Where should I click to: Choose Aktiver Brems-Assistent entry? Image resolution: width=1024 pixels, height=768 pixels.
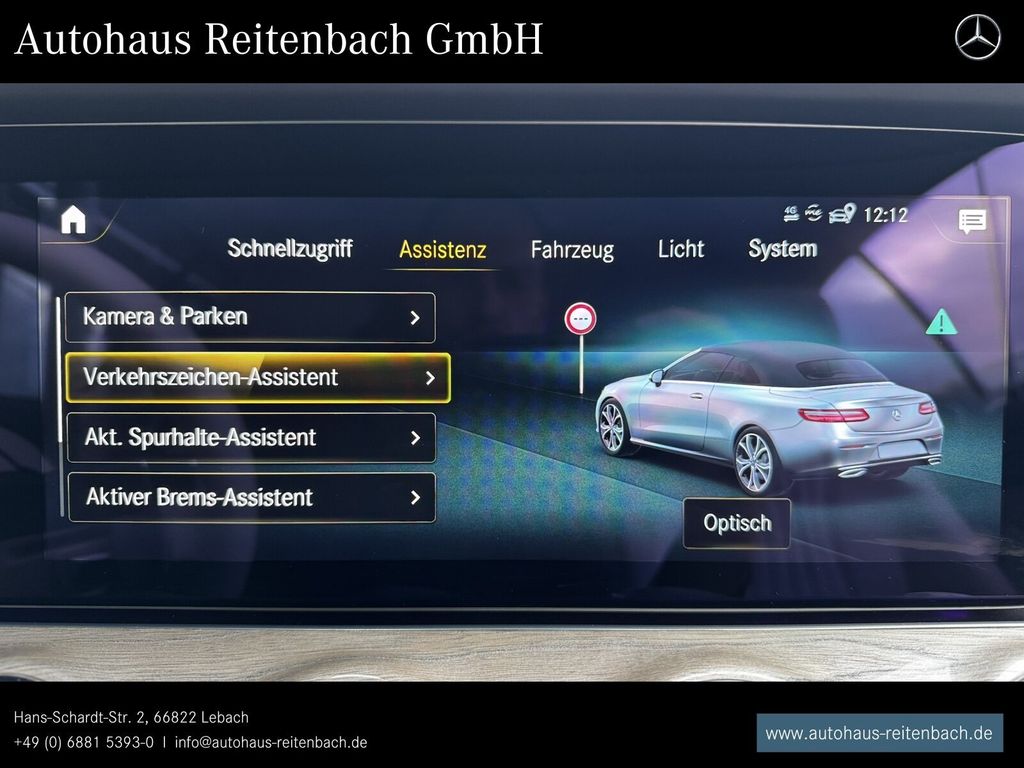(251, 497)
